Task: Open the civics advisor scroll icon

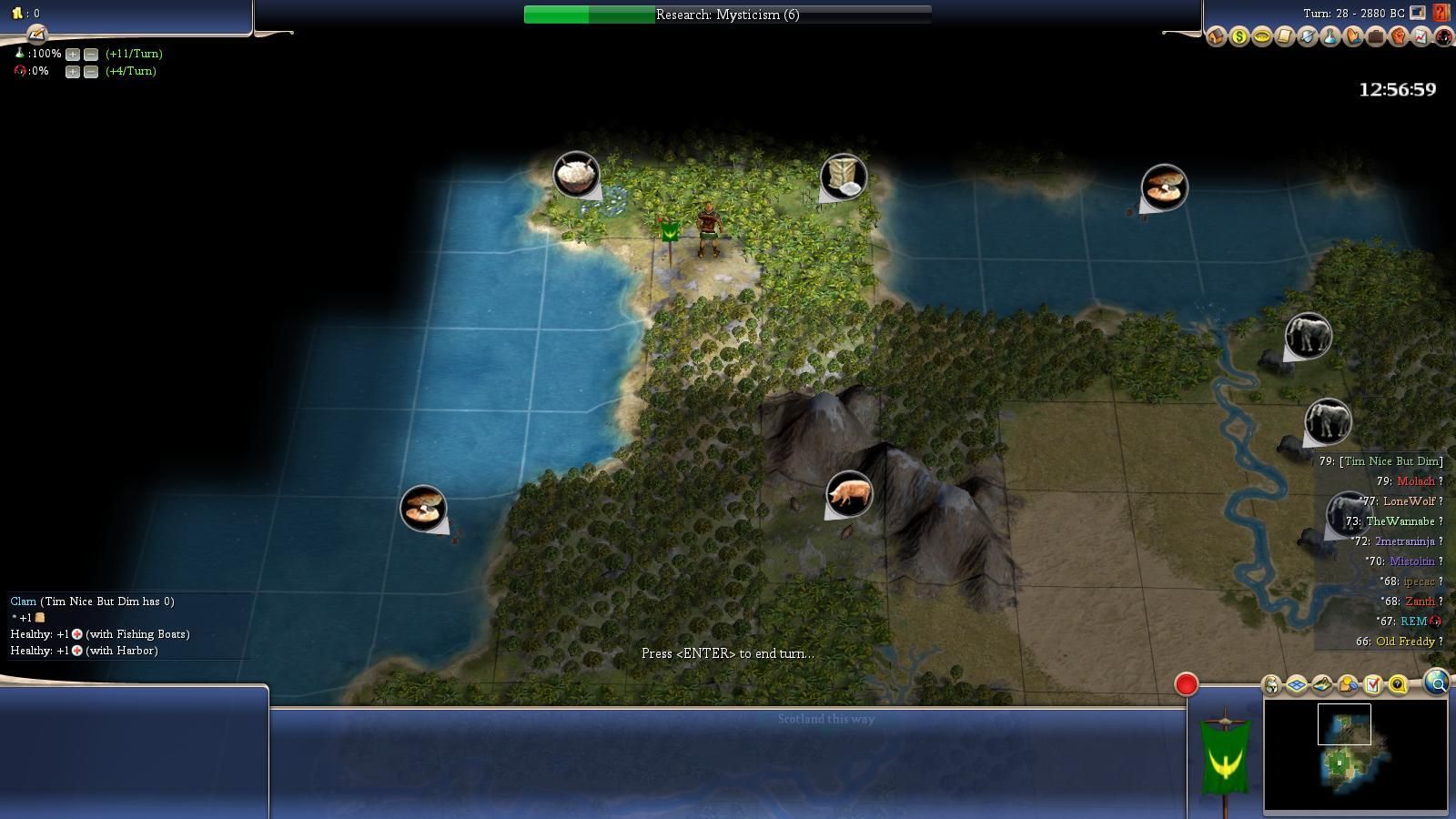Action: tap(1284, 37)
